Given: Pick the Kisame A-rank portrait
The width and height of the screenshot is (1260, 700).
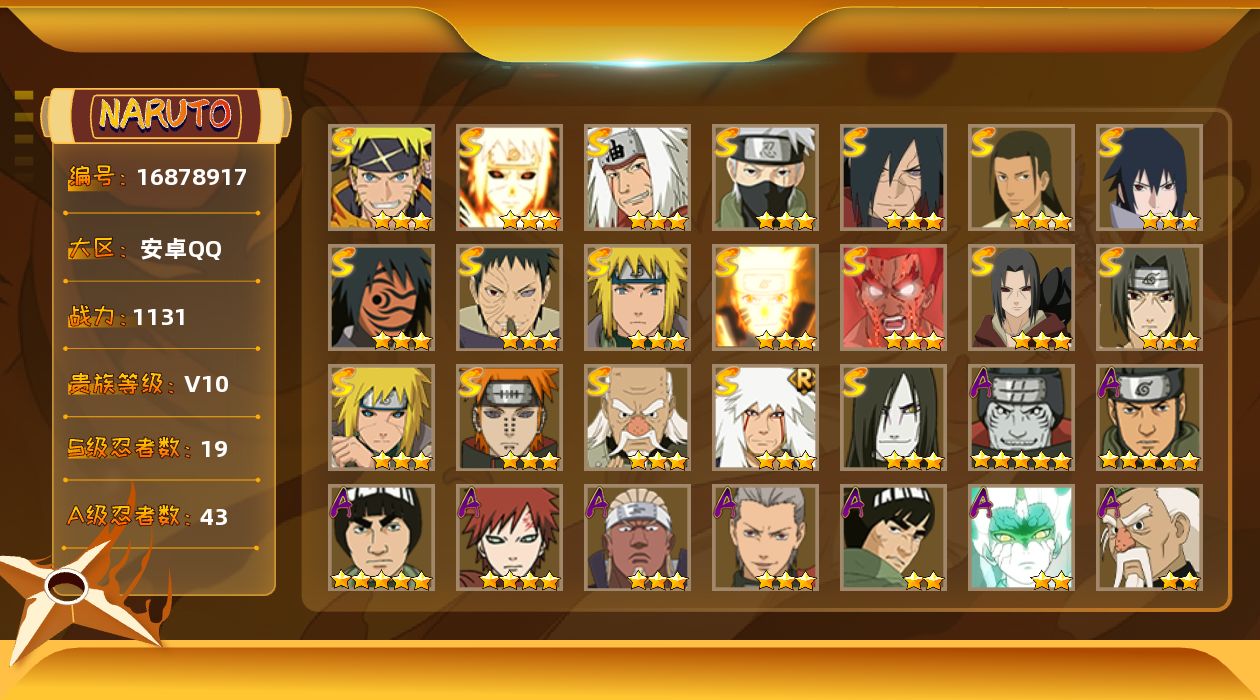Looking at the screenshot, I should (x=1021, y=417).
